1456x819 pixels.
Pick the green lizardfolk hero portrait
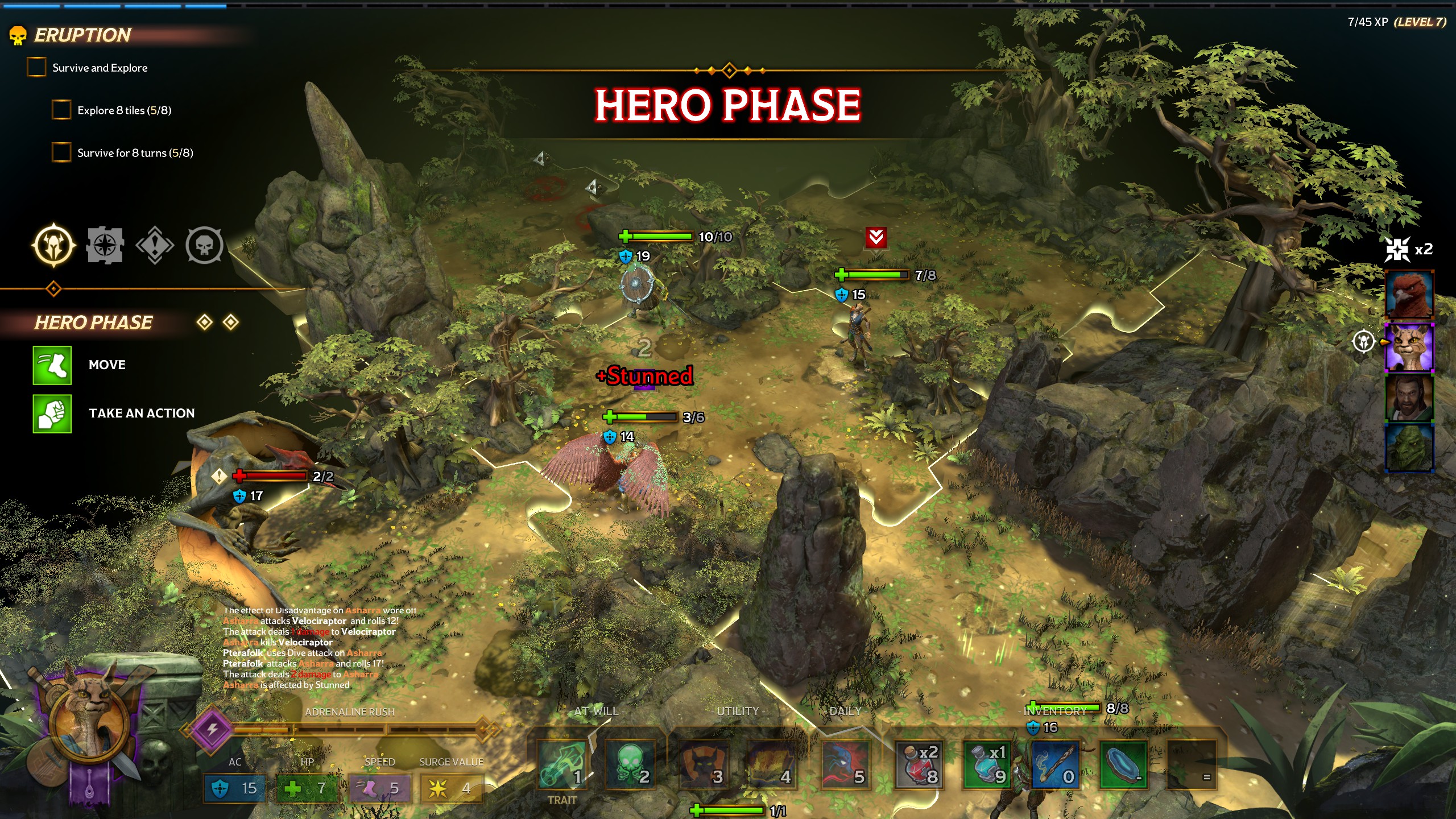point(1409,448)
